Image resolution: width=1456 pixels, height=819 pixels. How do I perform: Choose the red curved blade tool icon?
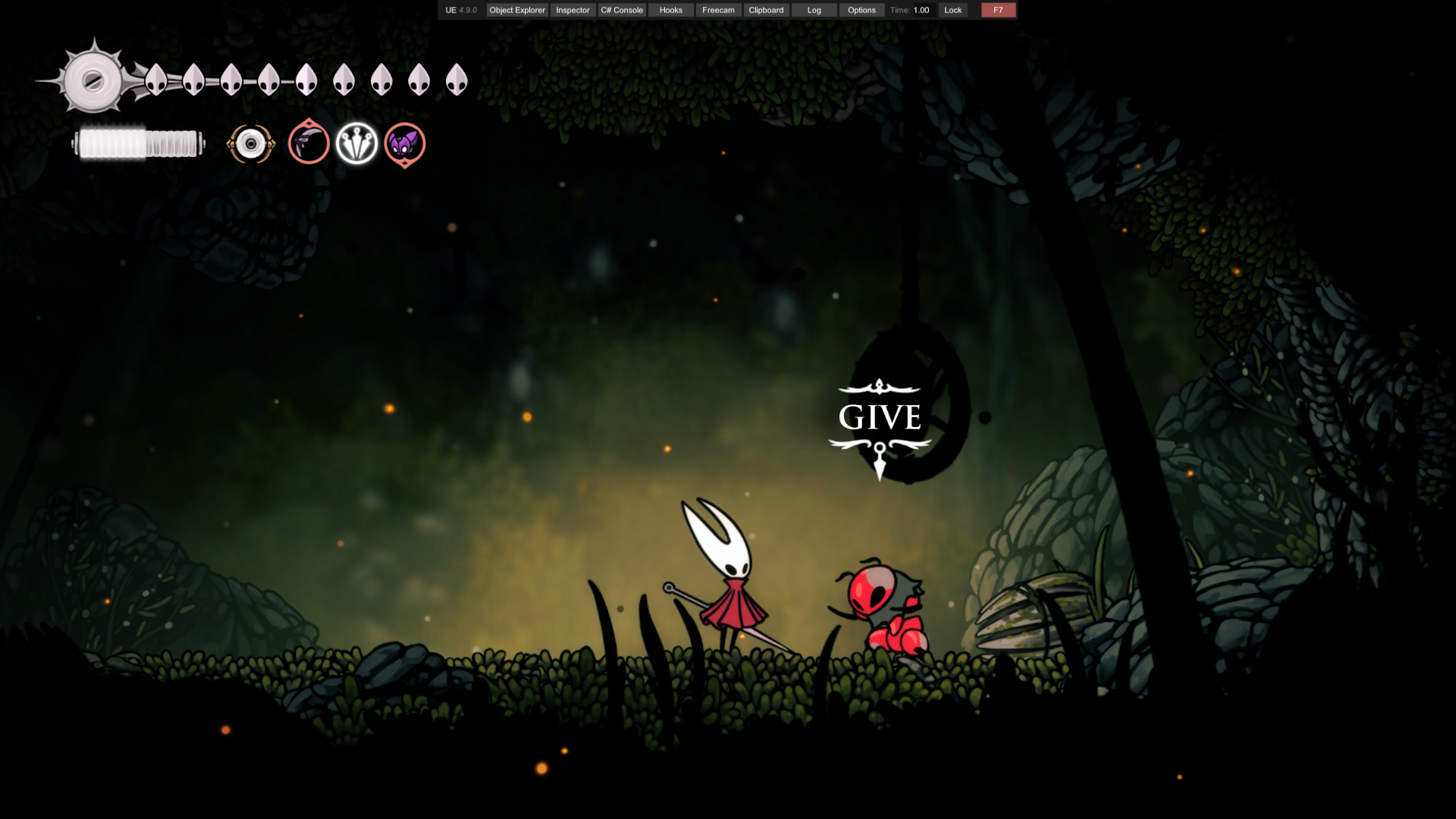(x=309, y=143)
